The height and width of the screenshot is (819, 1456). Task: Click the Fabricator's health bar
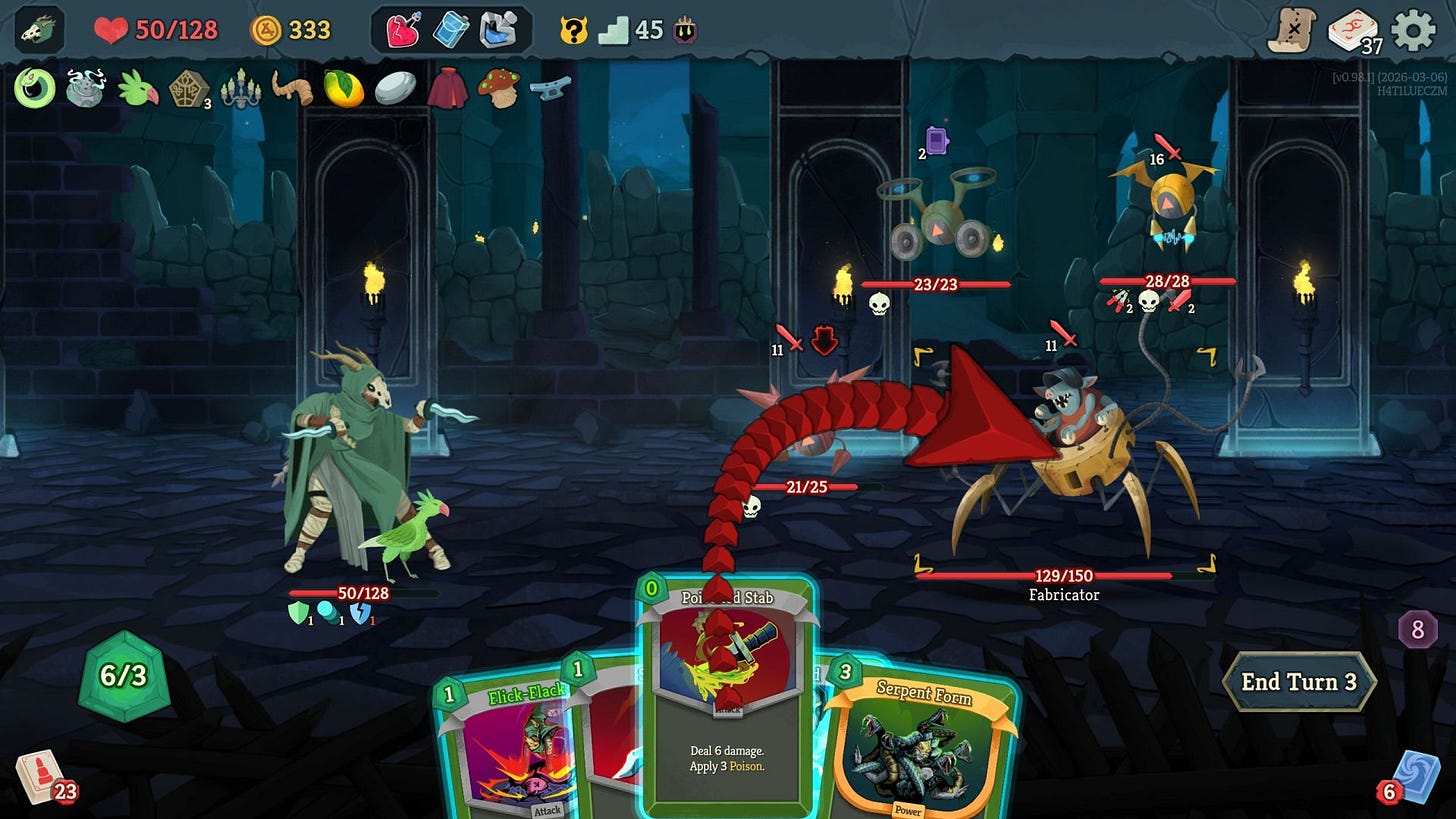click(x=1063, y=573)
